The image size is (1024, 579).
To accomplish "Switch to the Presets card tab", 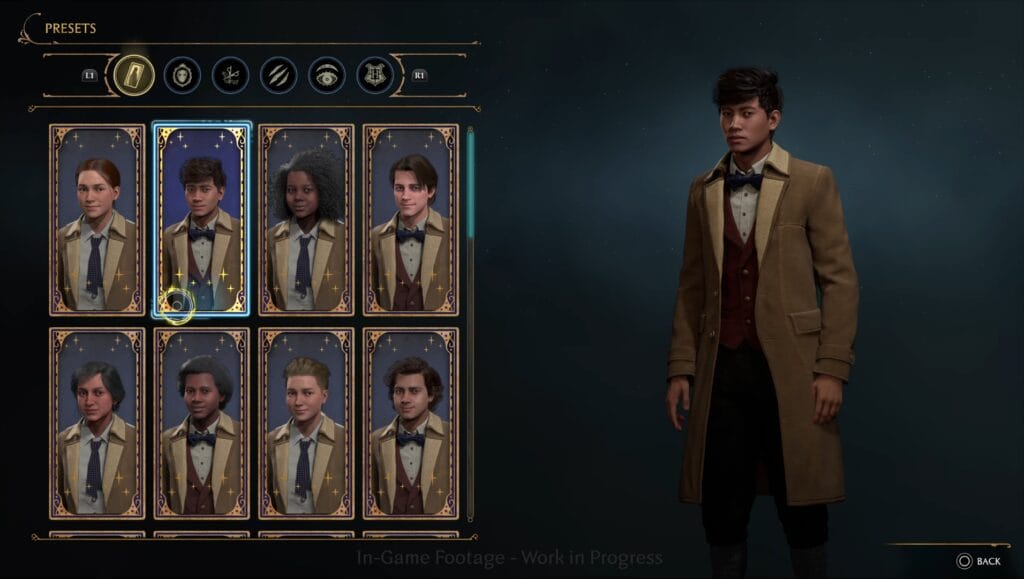I will tap(133, 75).
